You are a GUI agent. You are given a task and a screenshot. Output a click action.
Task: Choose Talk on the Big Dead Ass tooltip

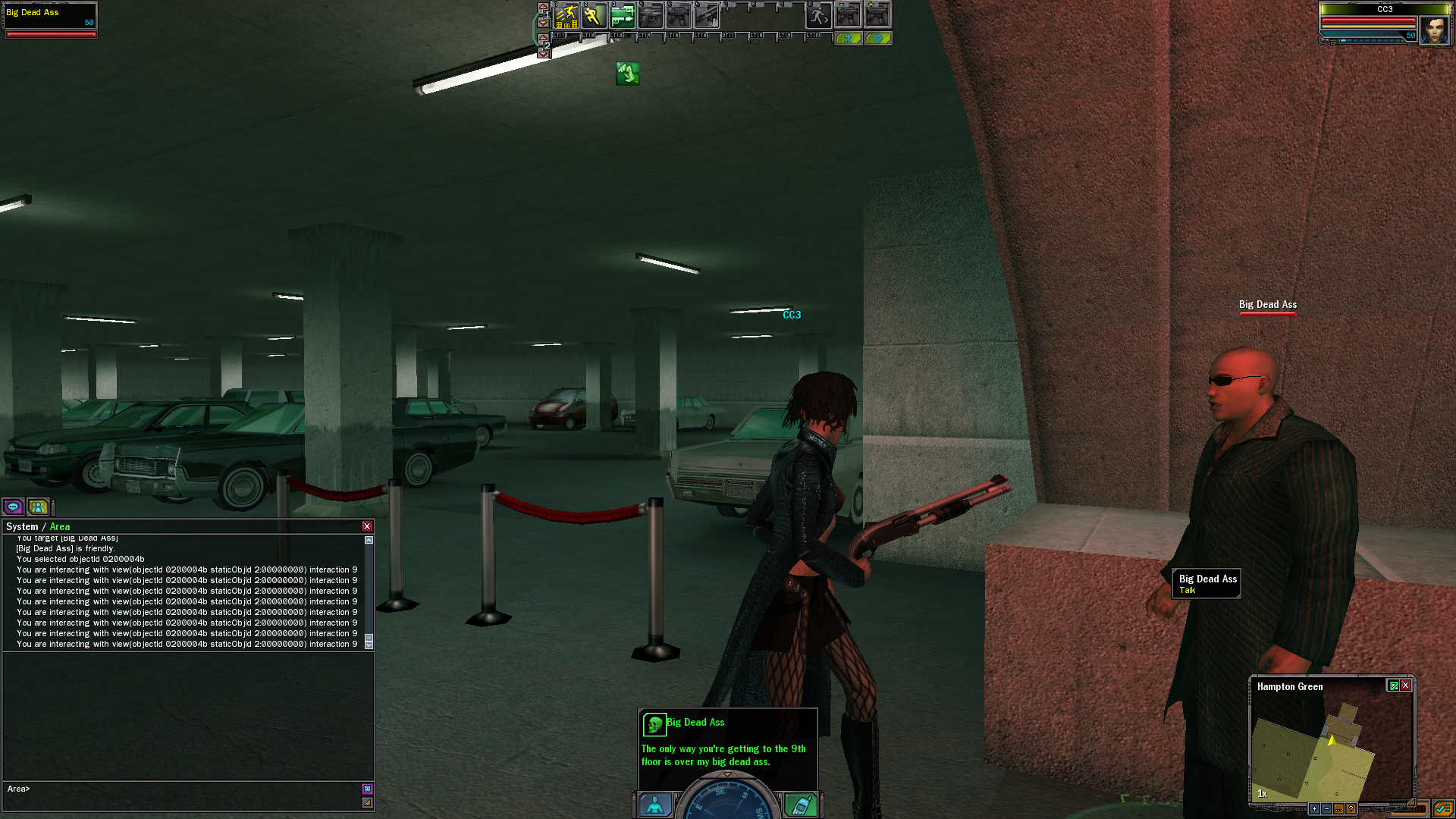pyautogui.click(x=1188, y=590)
